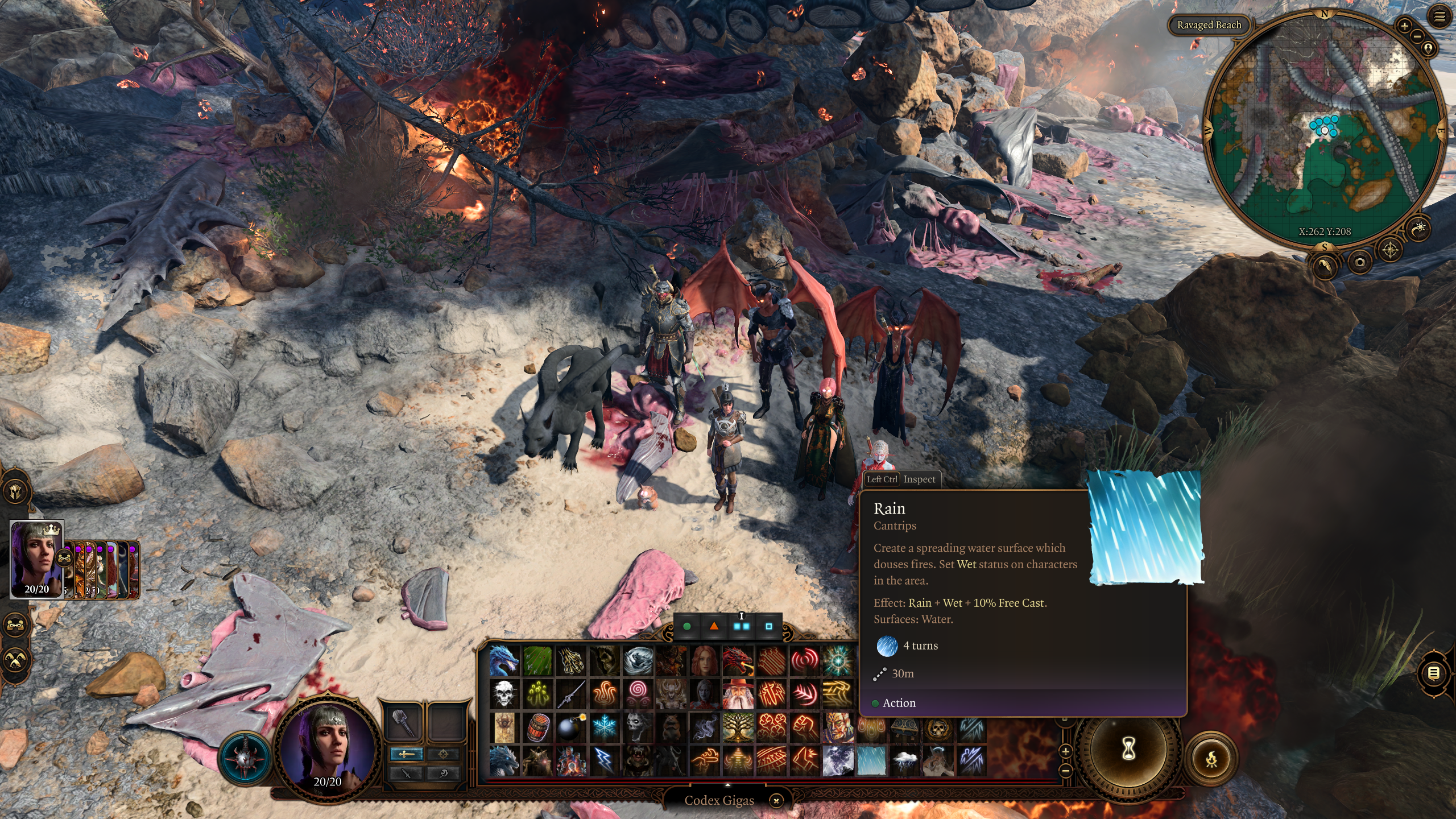The image size is (1456, 819).
Task: Select the white skull ability icon
Action: pos(504,694)
